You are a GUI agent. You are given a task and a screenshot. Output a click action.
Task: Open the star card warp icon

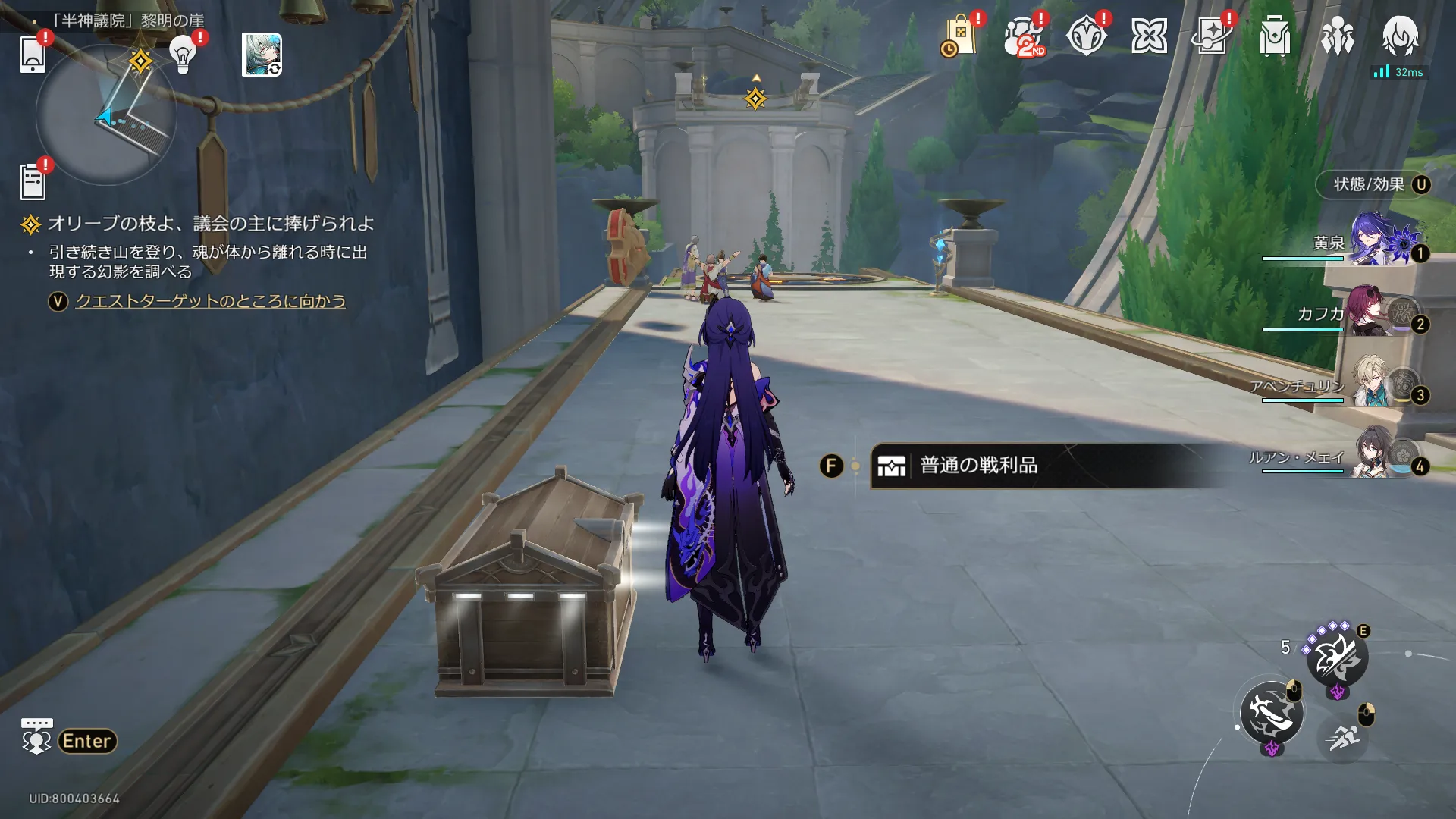(1212, 36)
